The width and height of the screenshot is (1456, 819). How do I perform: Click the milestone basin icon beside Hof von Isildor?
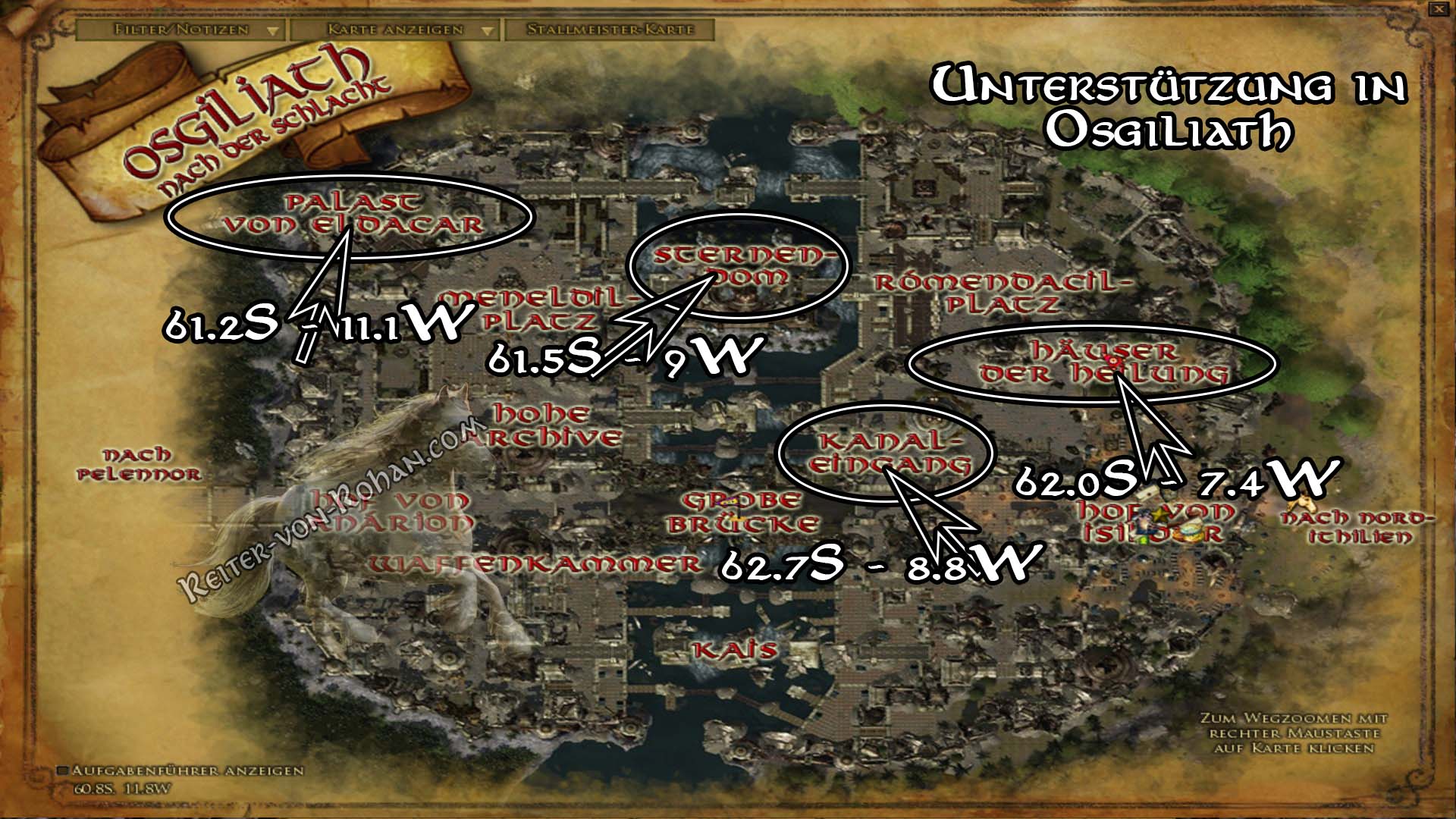tap(1190, 531)
